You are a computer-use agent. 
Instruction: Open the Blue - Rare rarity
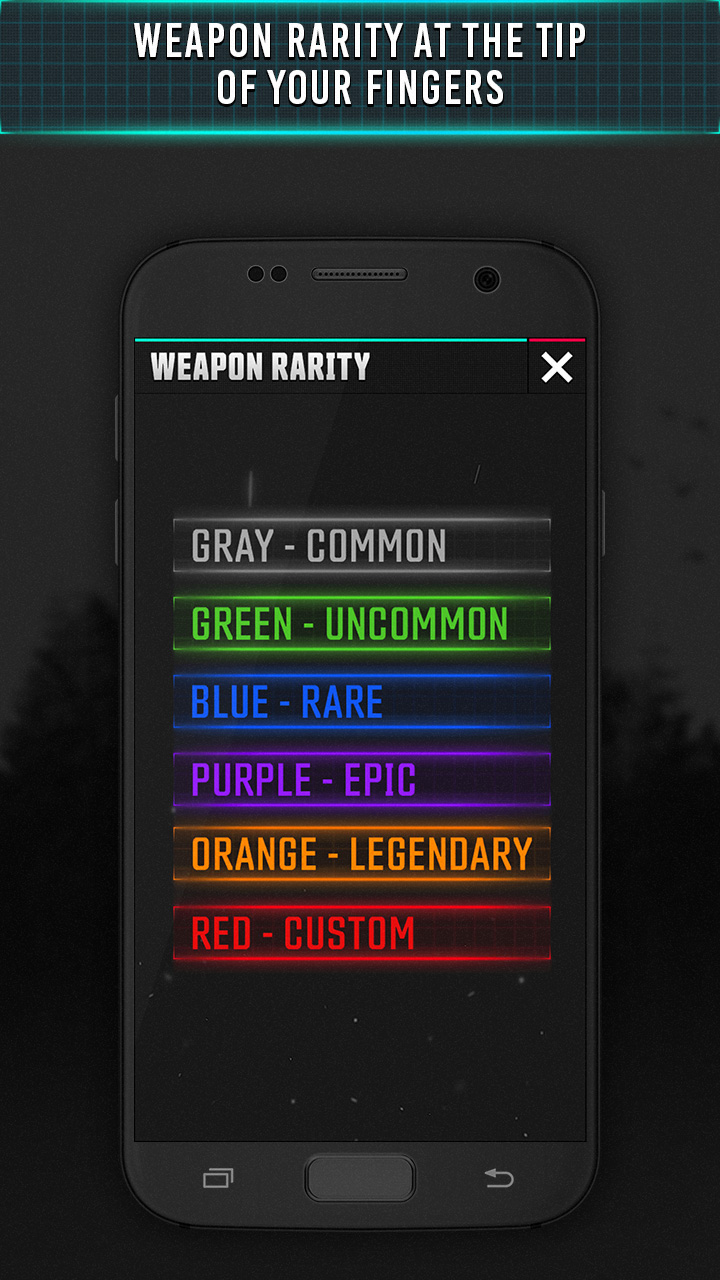click(361, 702)
